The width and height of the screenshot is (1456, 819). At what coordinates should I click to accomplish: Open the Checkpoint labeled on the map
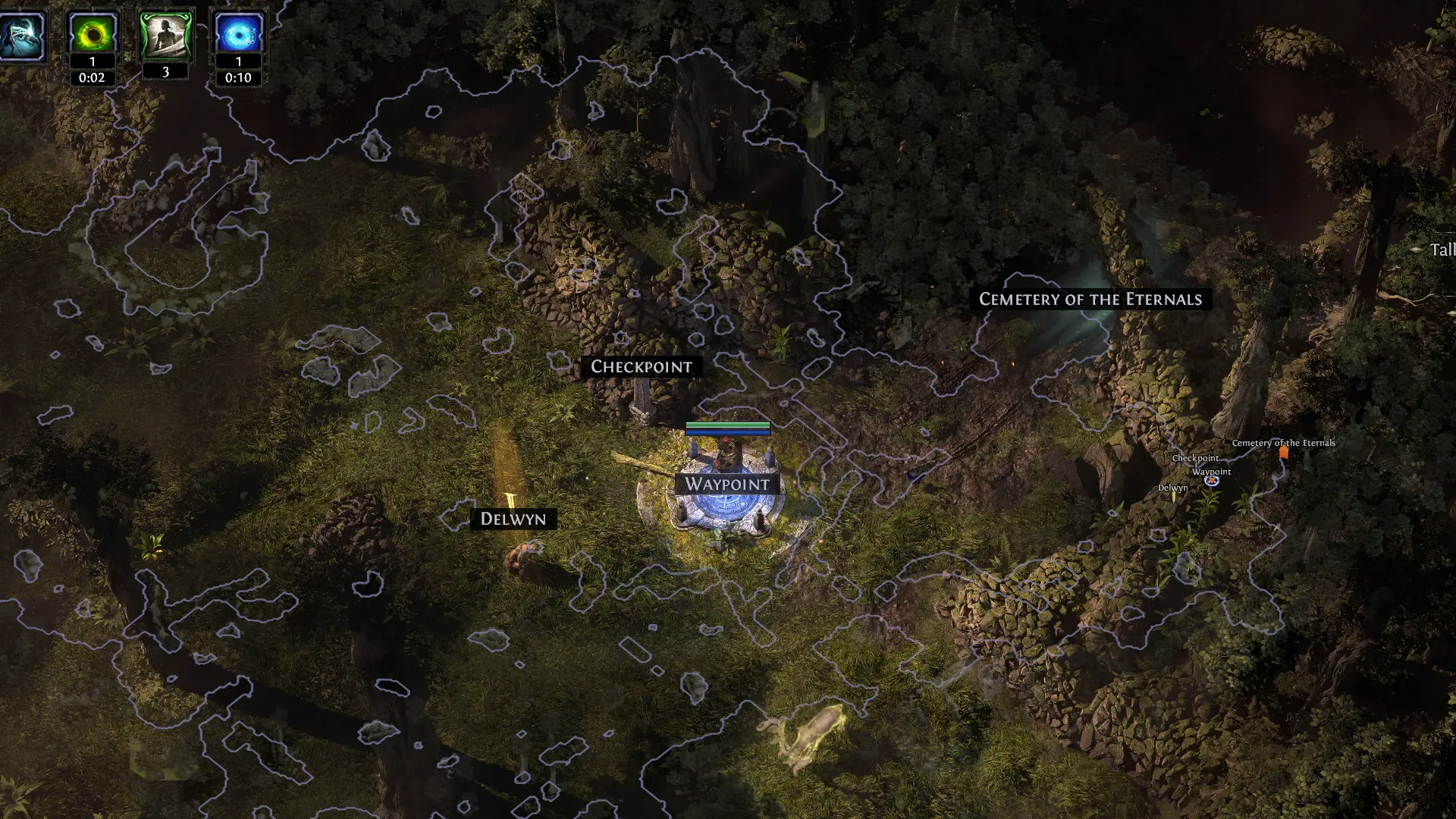tap(642, 366)
